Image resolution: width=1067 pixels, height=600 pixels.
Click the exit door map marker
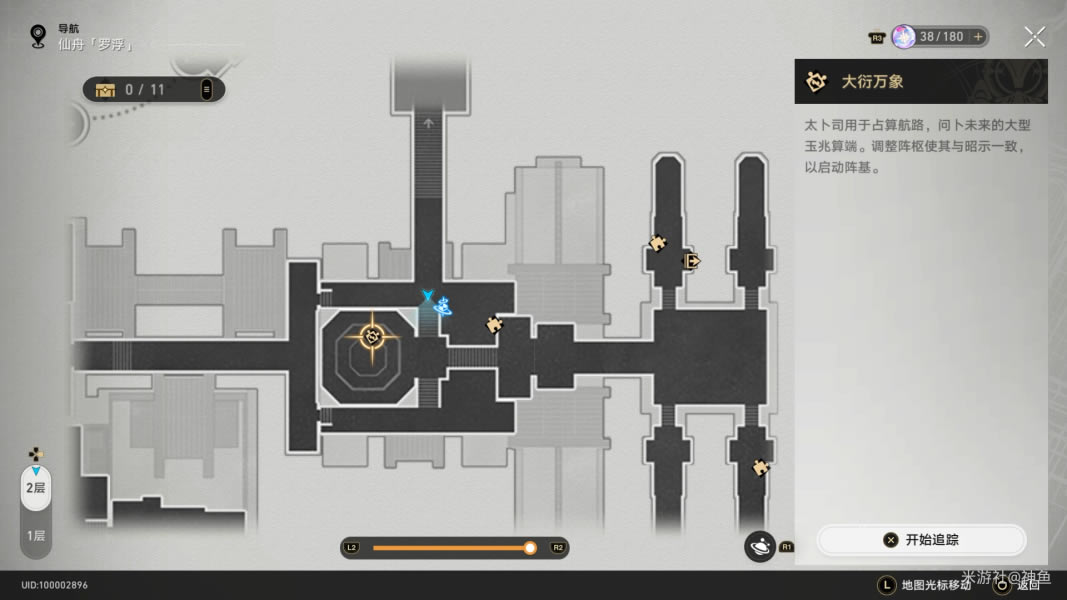point(690,261)
